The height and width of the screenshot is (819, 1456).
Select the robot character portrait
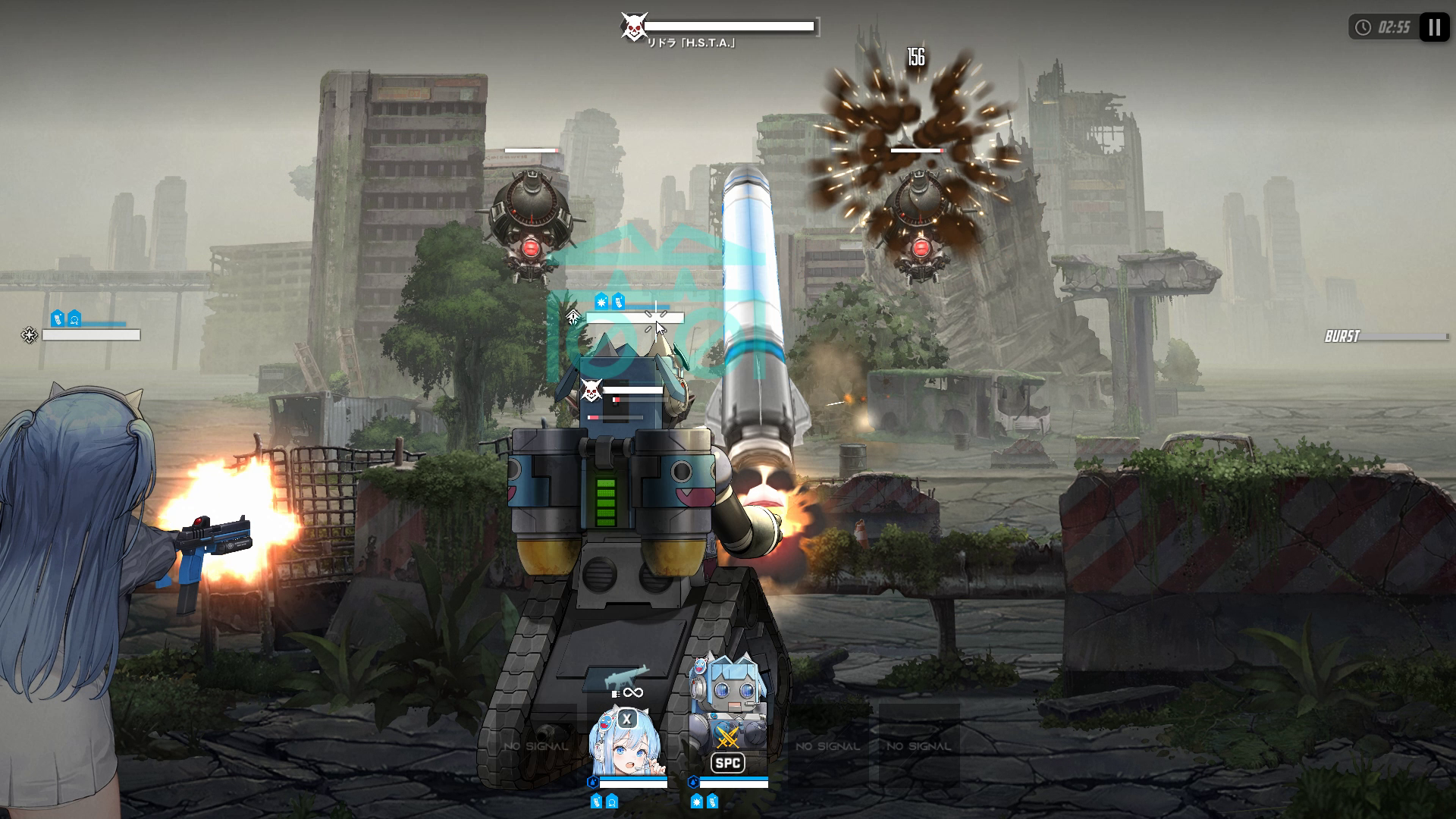(x=728, y=713)
